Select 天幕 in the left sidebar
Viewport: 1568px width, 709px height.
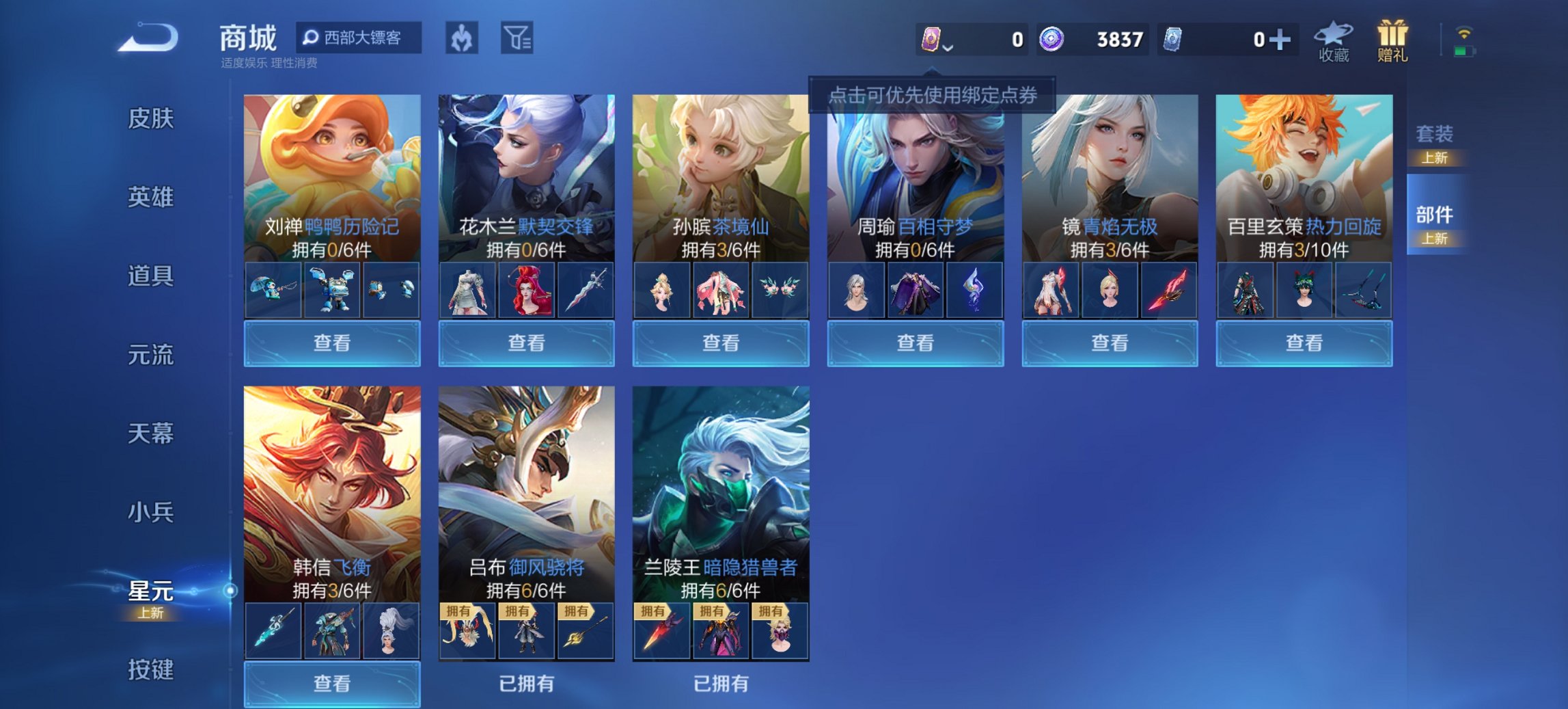pyautogui.click(x=152, y=433)
